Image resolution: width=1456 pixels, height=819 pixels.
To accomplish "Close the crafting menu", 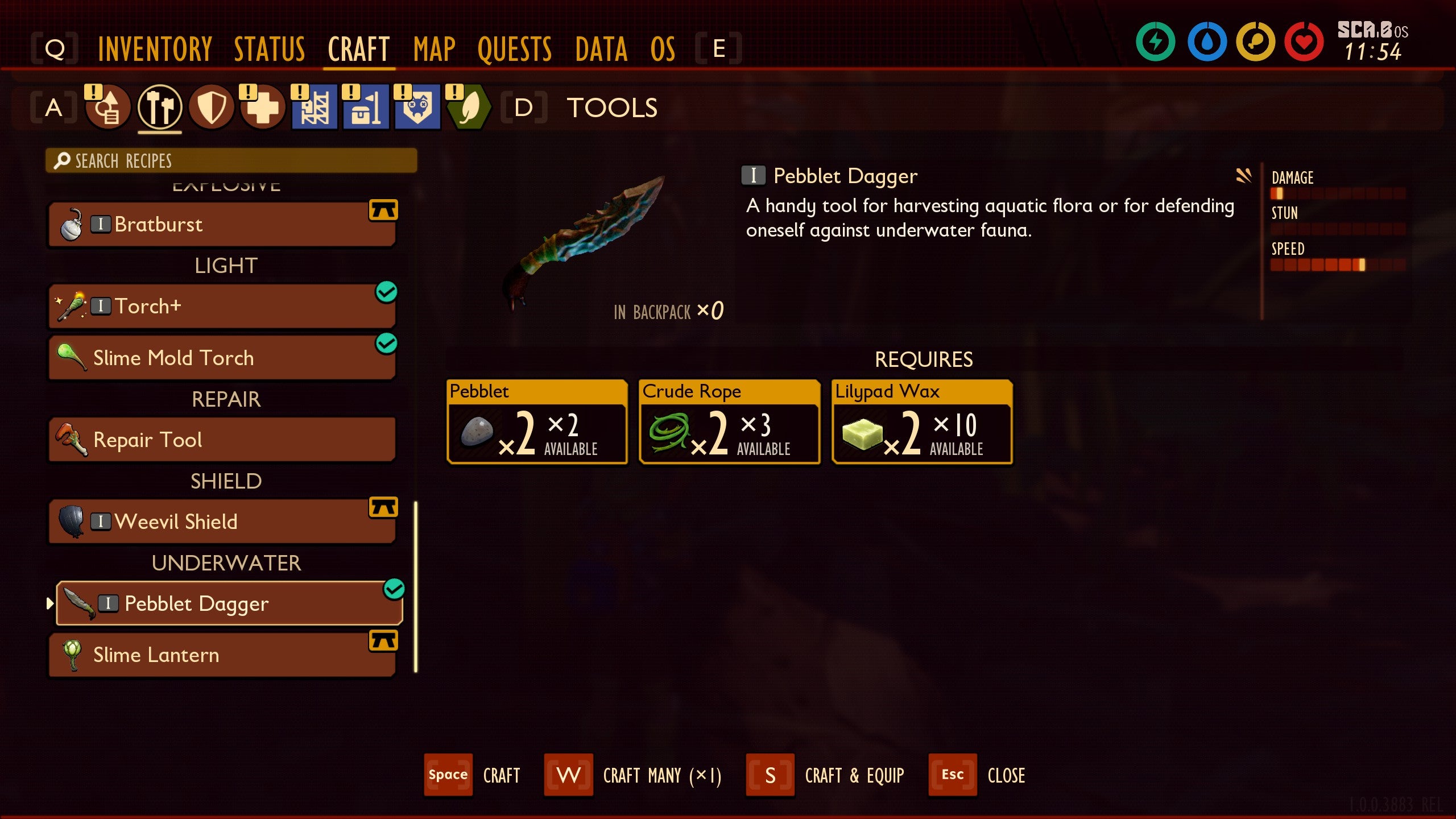I will pyautogui.click(x=977, y=775).
